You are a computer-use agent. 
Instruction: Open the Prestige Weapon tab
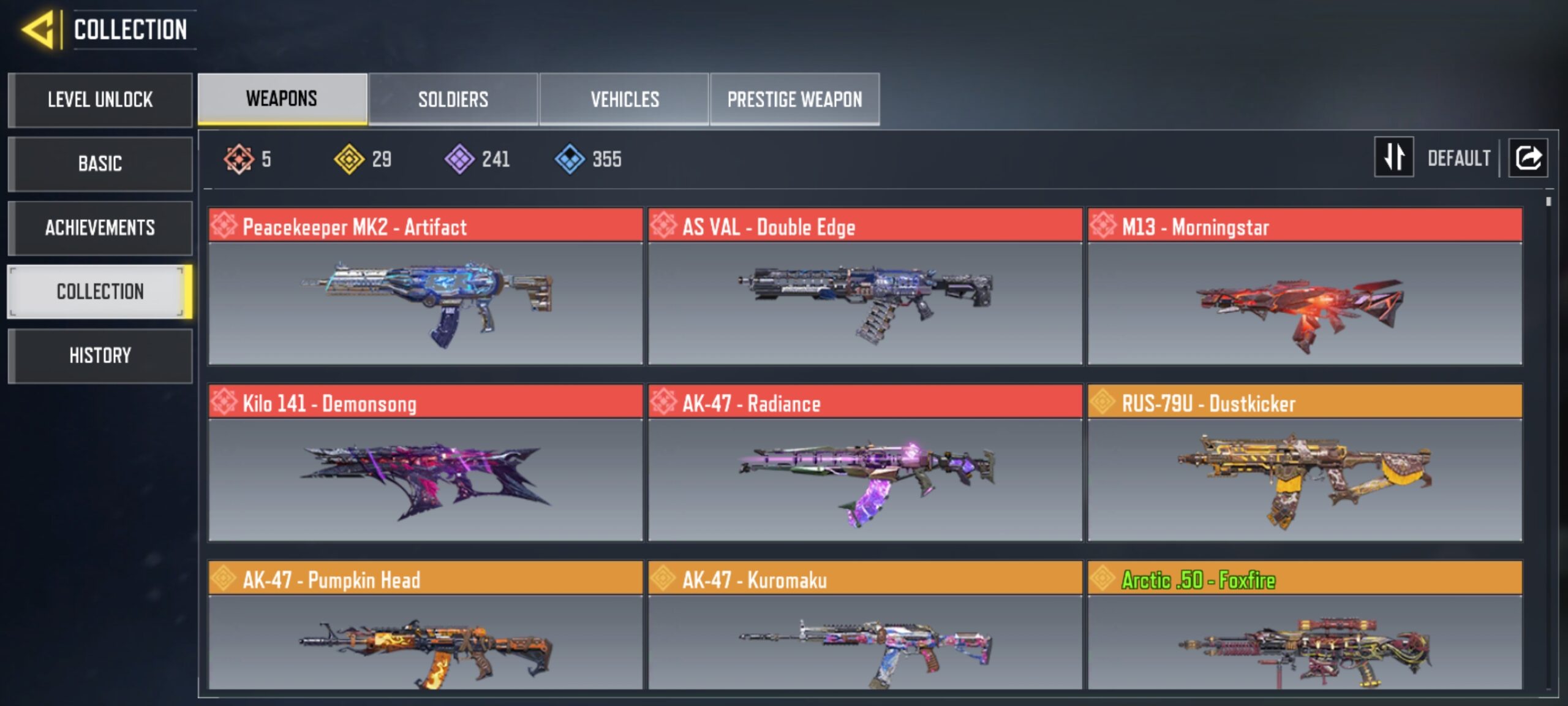point(794,99)
